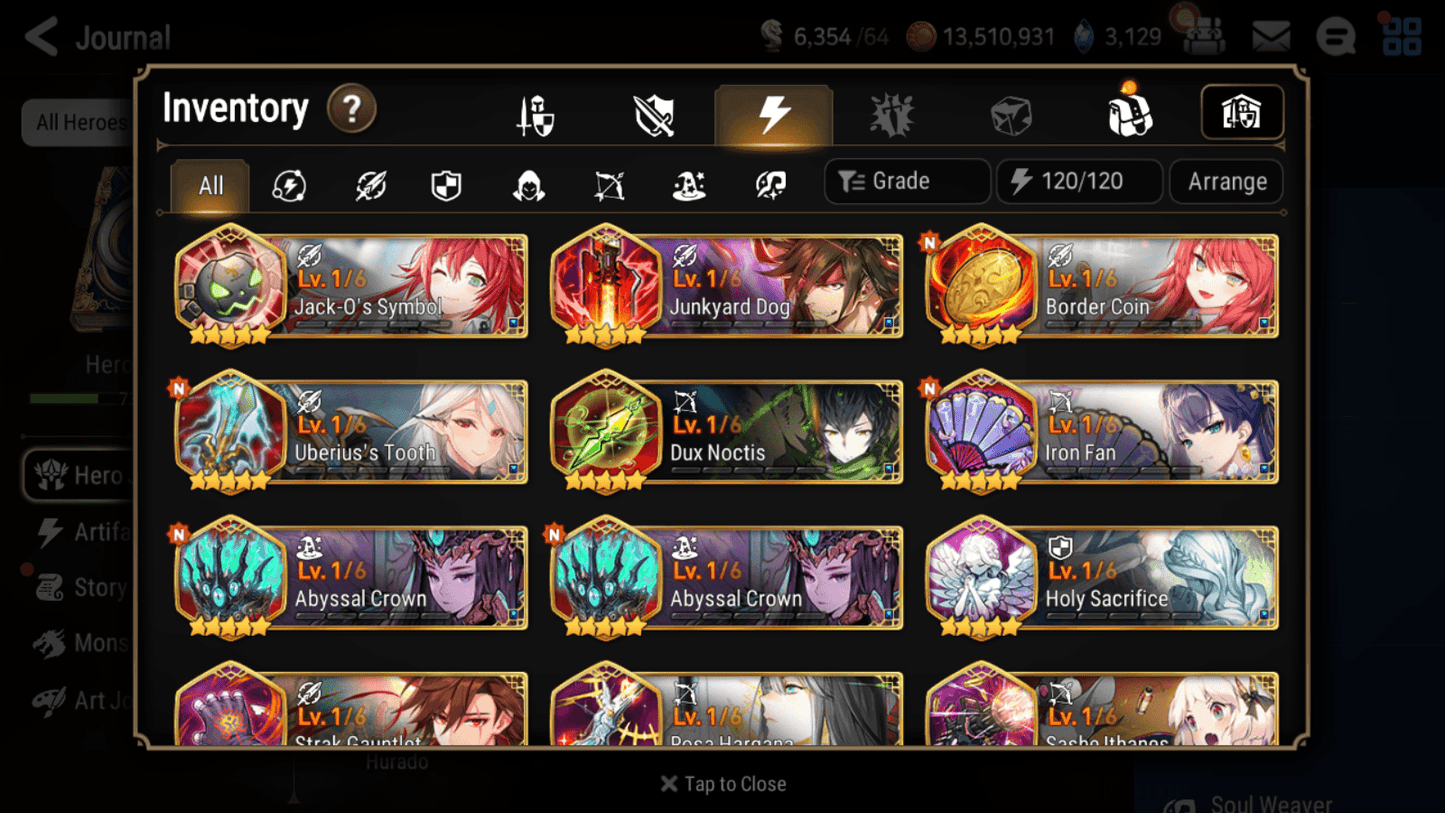Open the mail envelope icon at the top
Screen dimensions: 1445x813
click(1270, 35)
